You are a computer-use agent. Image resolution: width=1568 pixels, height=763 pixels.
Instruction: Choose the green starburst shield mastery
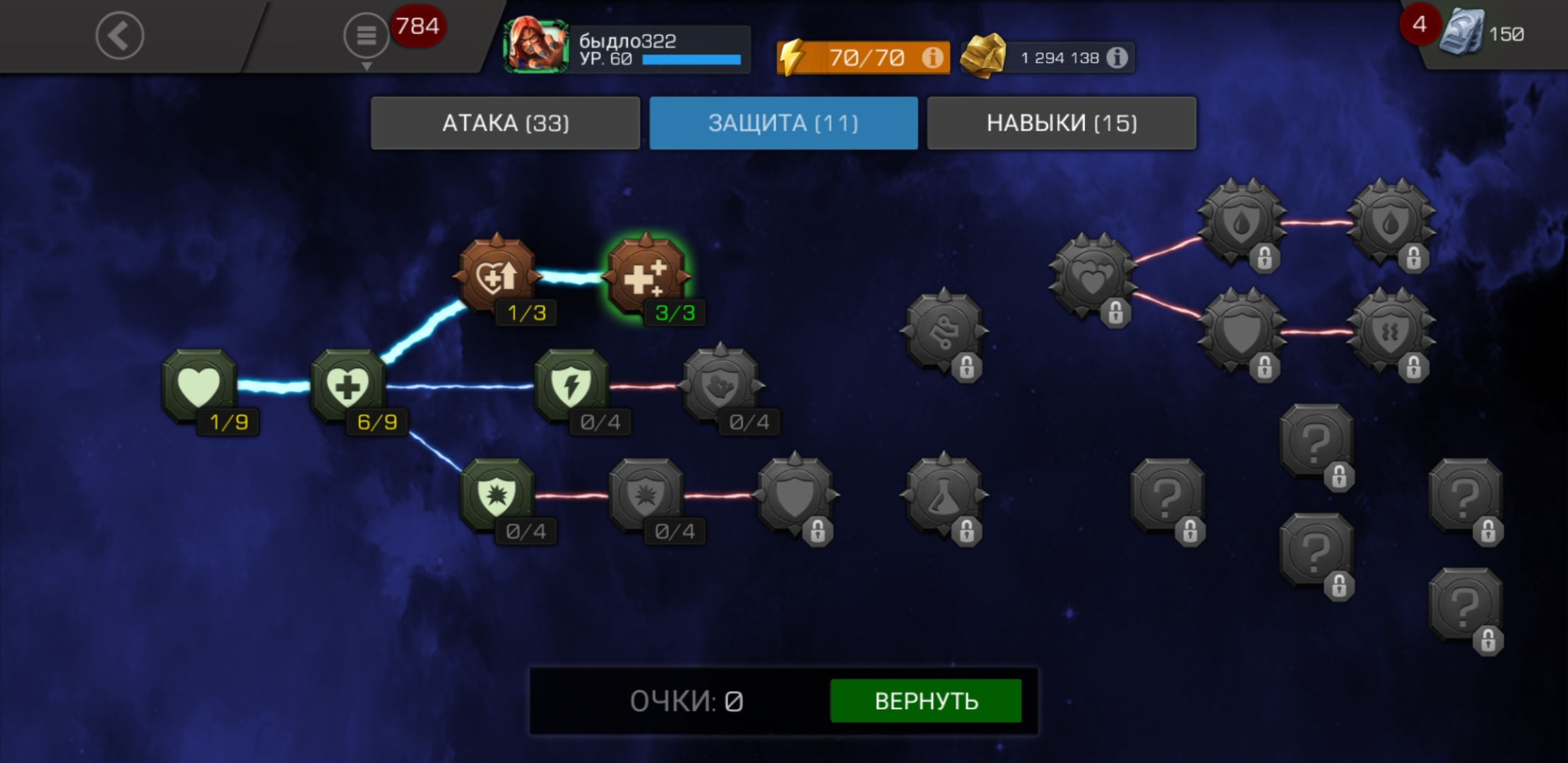click(x=497, y=495)
